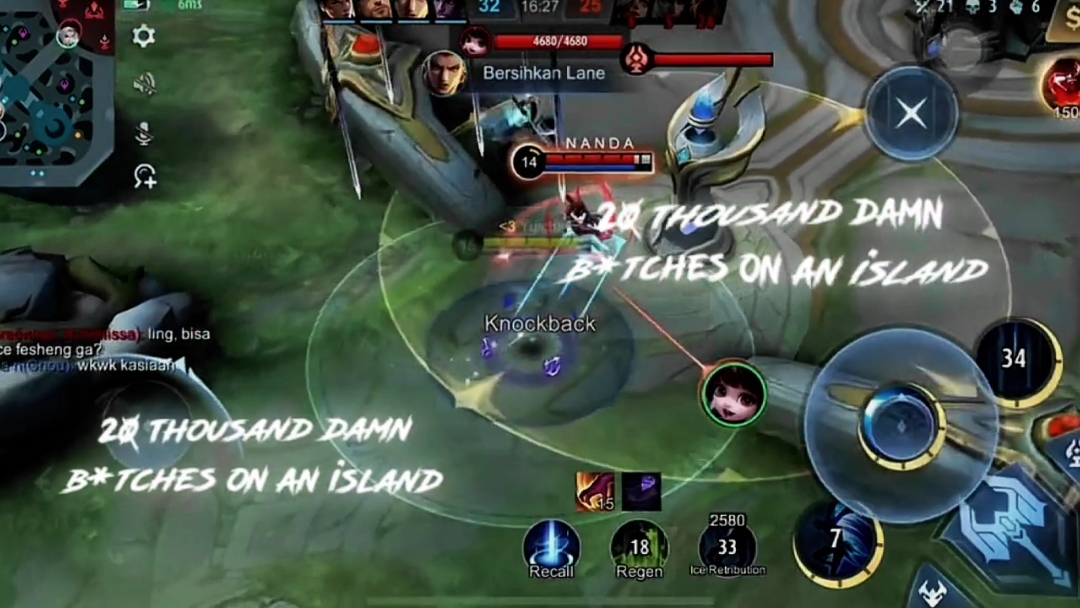Tap the zoom-plus camera icon
The image size is (1080, 608).
144,177
